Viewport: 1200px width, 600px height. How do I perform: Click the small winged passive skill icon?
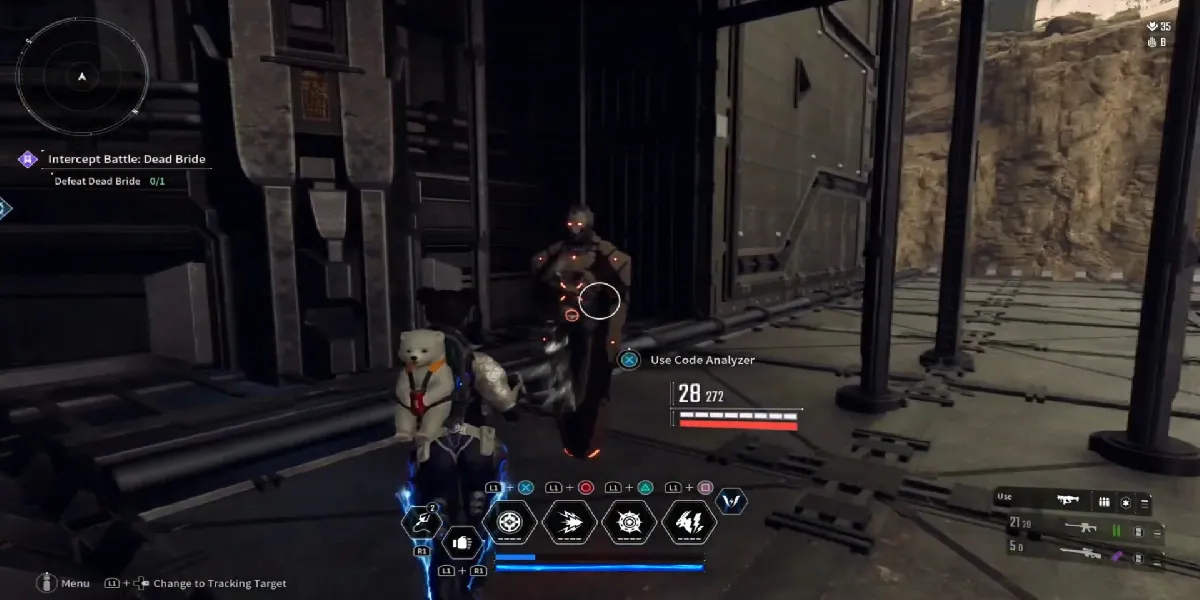point(732,501)
